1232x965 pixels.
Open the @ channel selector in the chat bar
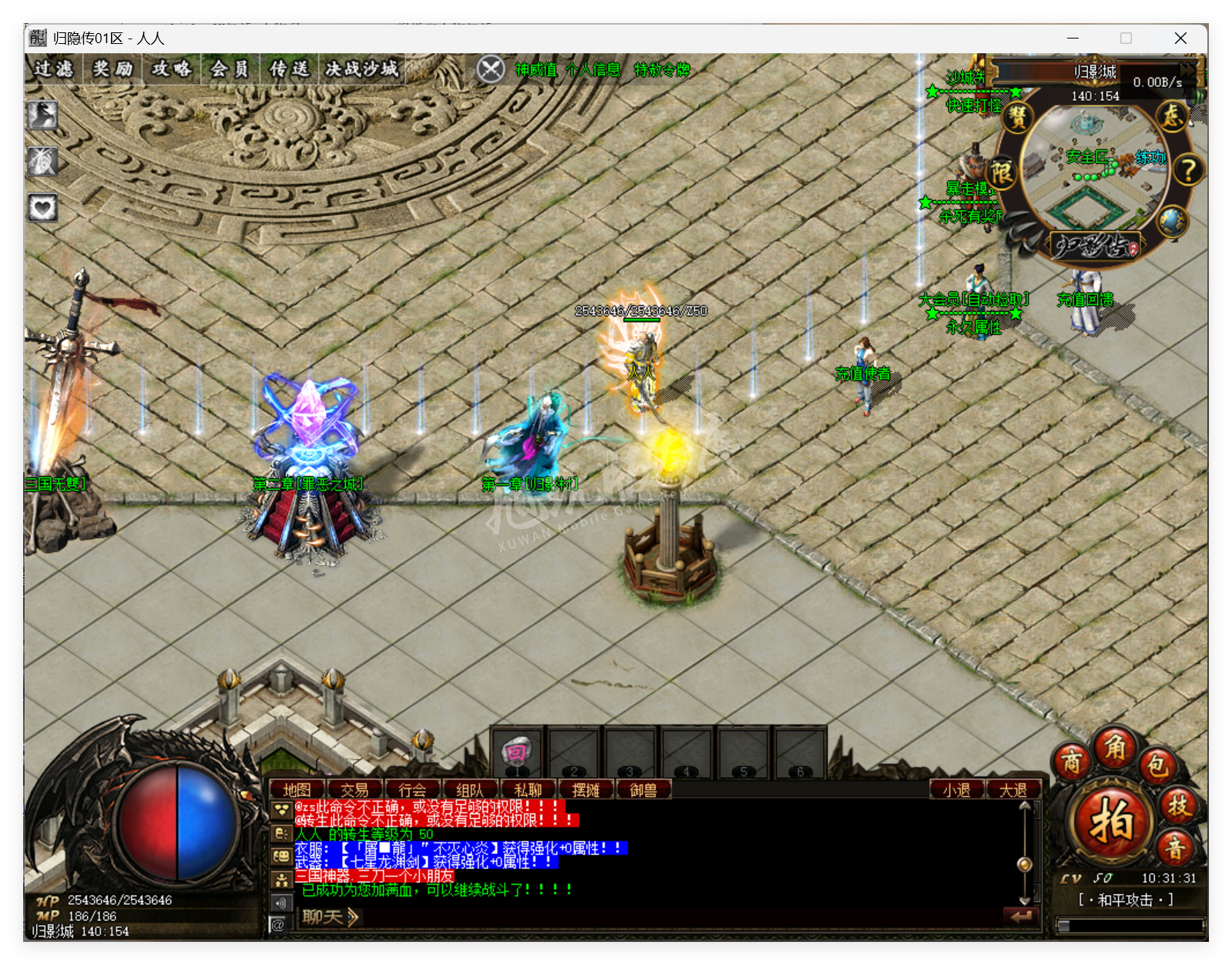pyautogui.click(x=278, y=923)
